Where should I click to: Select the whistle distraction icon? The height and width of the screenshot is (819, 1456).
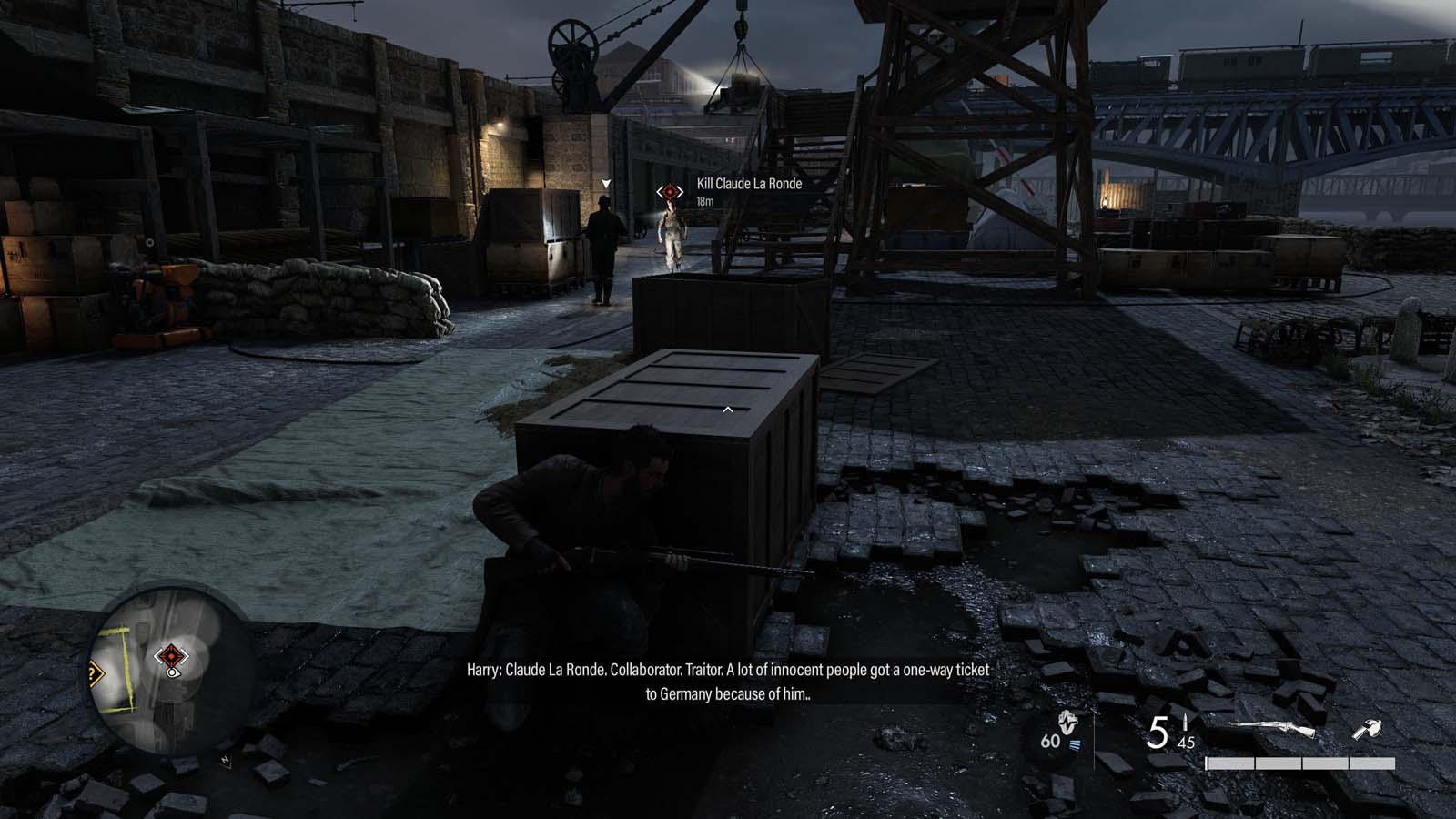1368,730
